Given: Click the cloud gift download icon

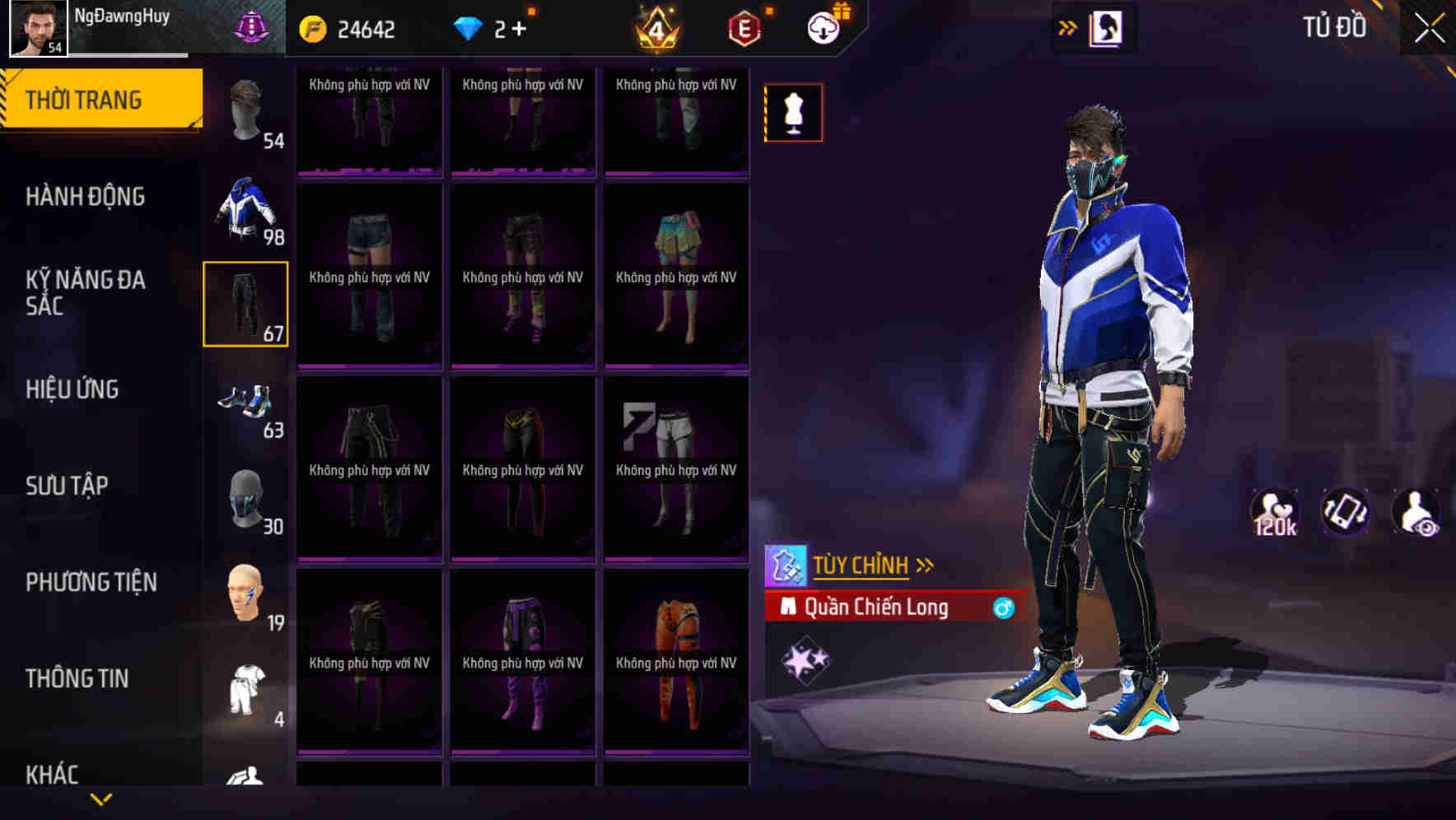Looking at the screenshot, I should [824, 26].
